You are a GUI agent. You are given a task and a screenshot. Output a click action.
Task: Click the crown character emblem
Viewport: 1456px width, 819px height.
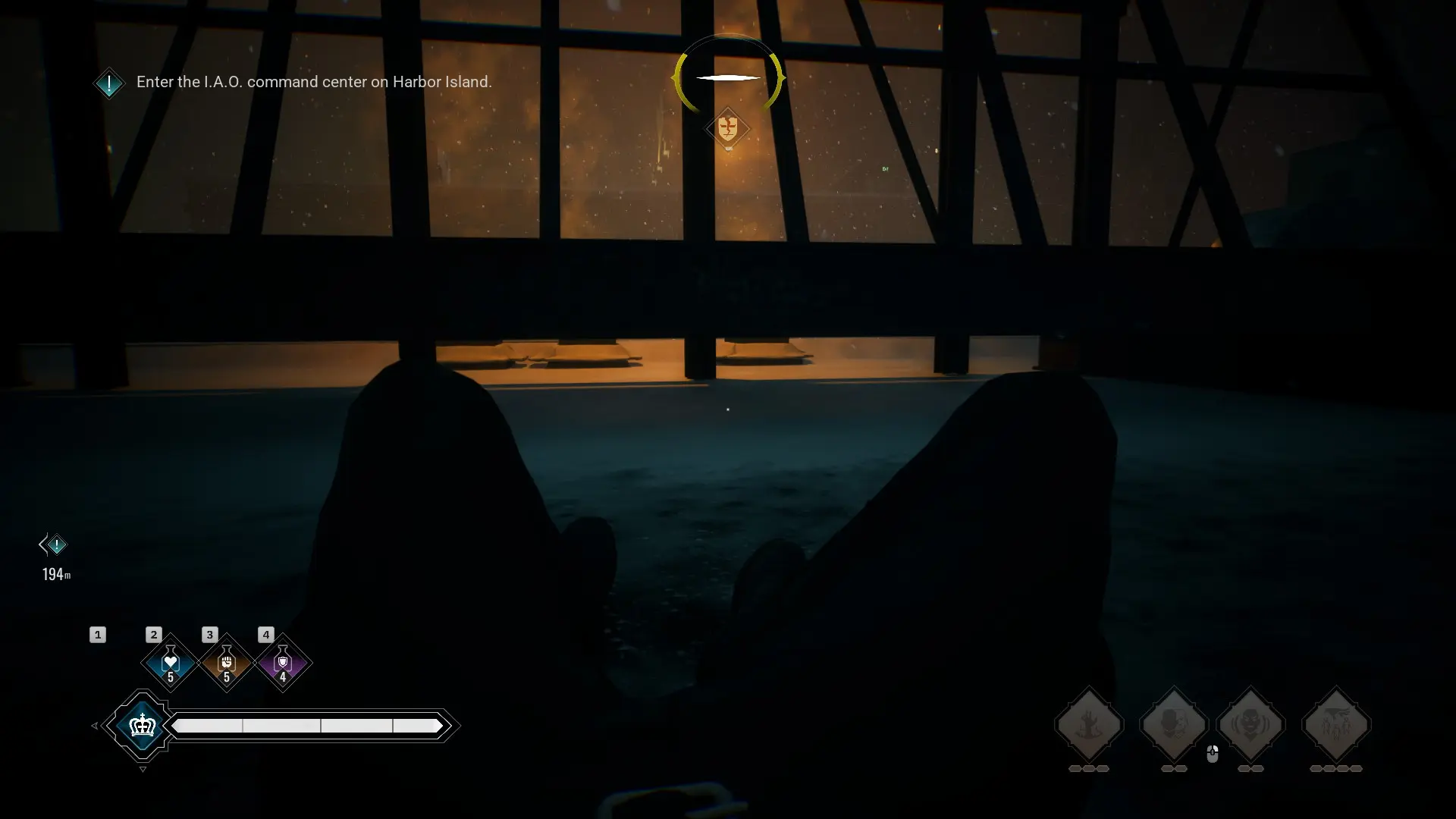(143, 726)
